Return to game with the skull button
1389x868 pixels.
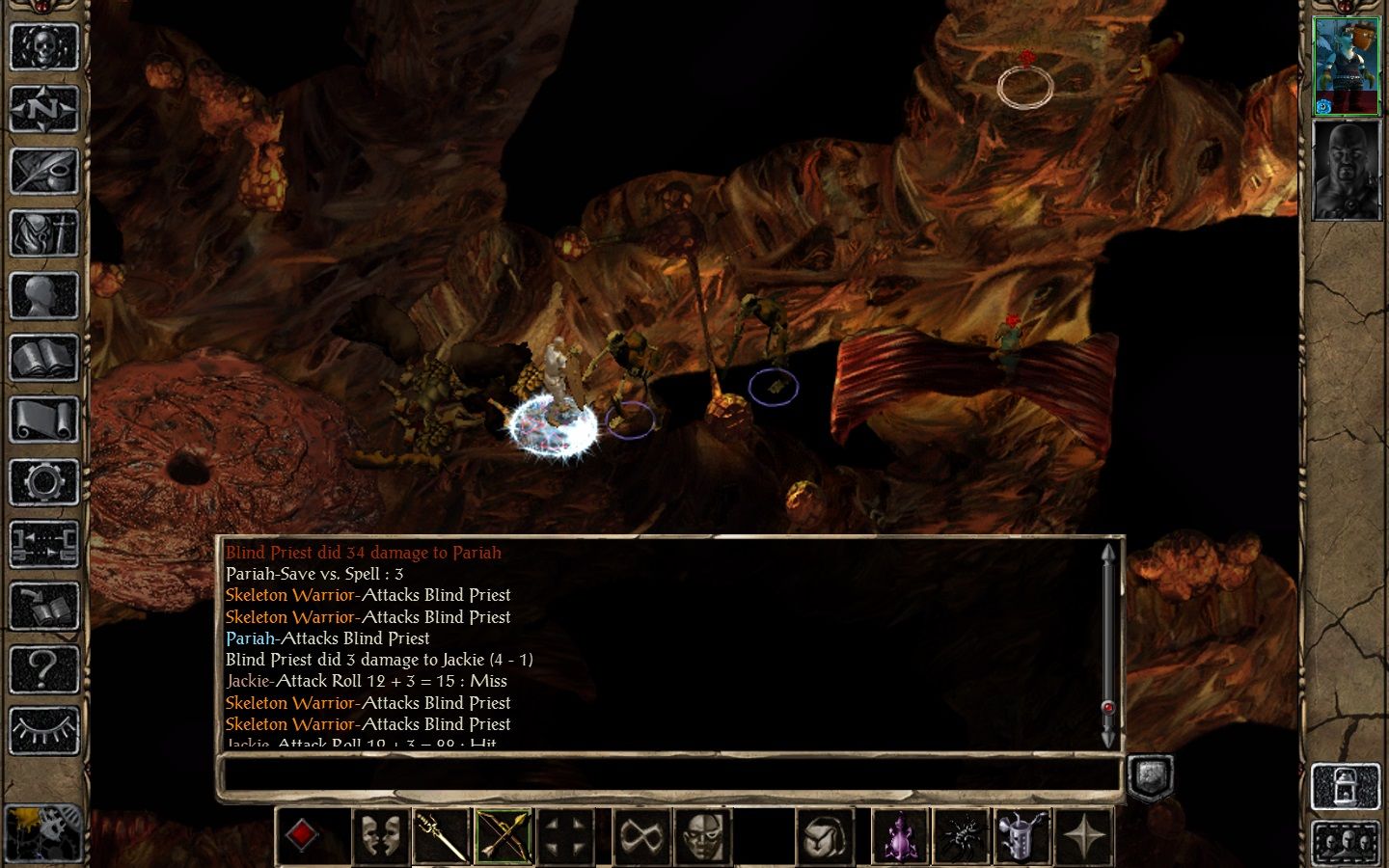click(43, 45)
